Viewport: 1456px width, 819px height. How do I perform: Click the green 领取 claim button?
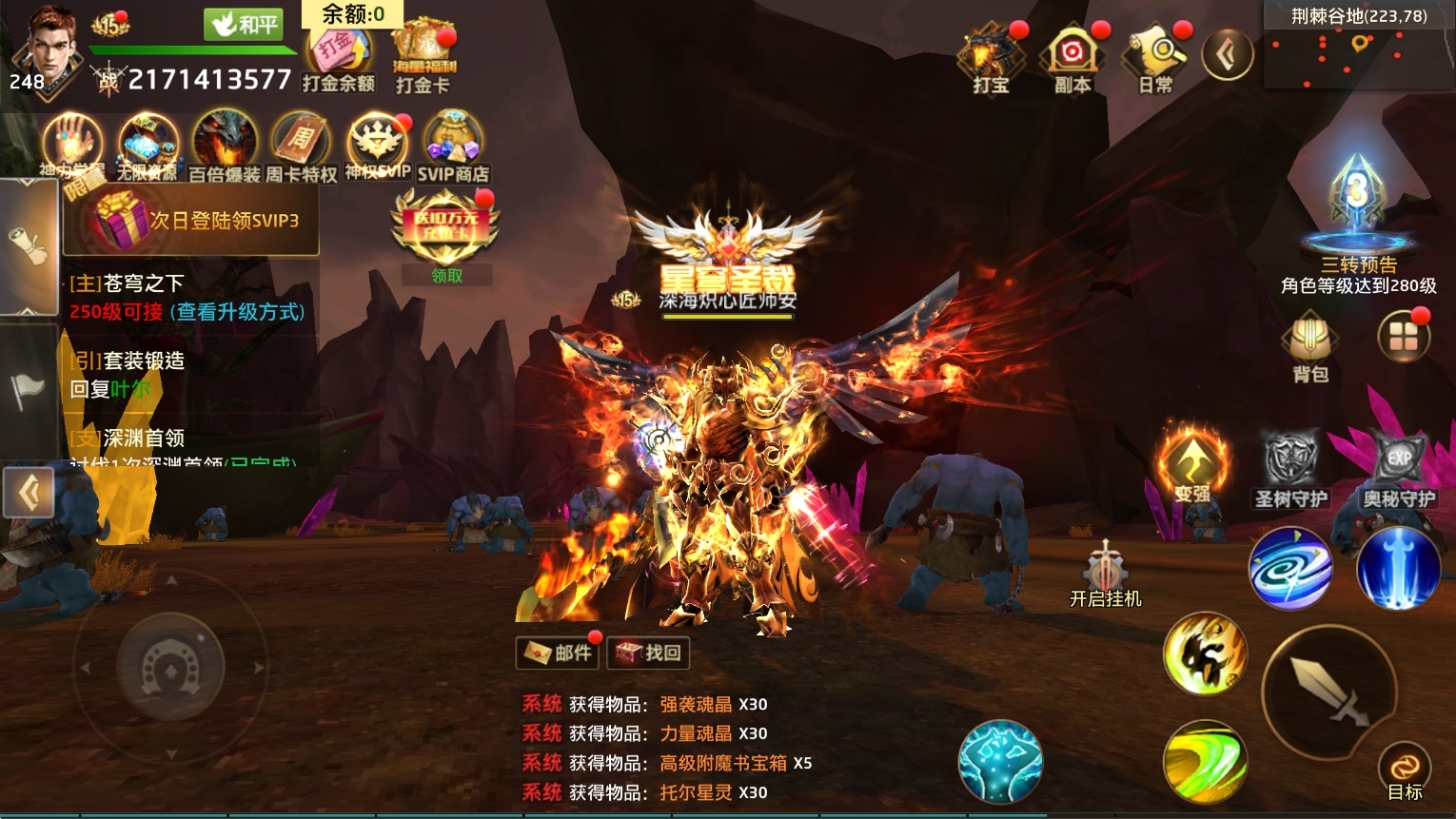pos(446,276)
